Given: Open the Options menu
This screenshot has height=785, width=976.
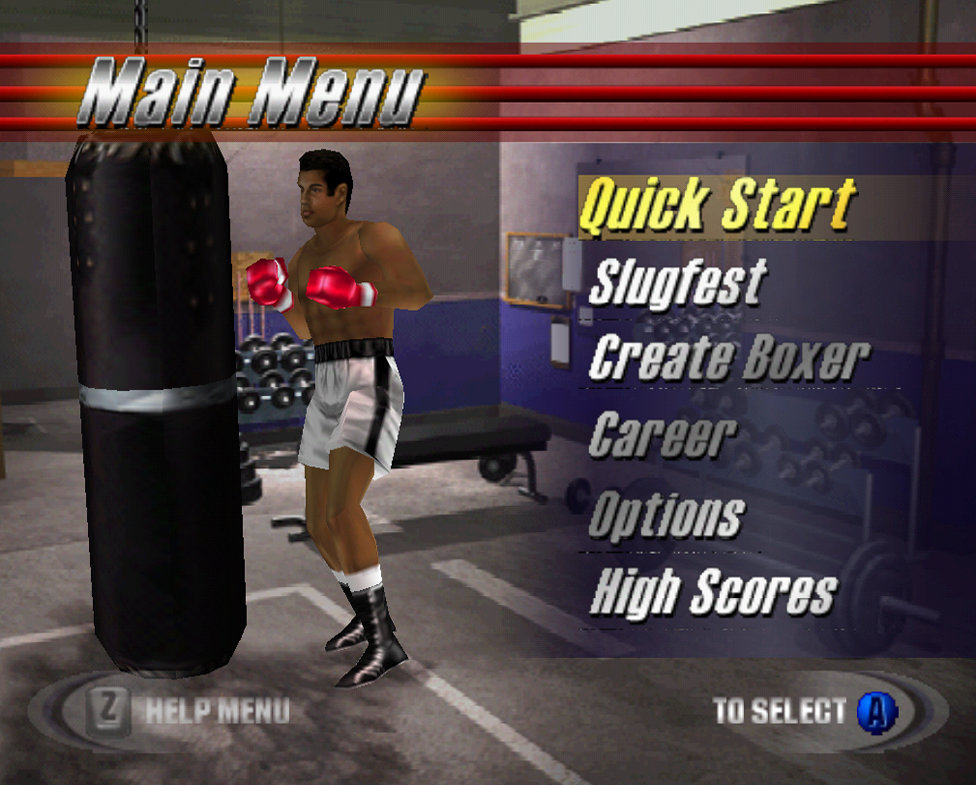Looking at the screenshot, I should 666,515.
